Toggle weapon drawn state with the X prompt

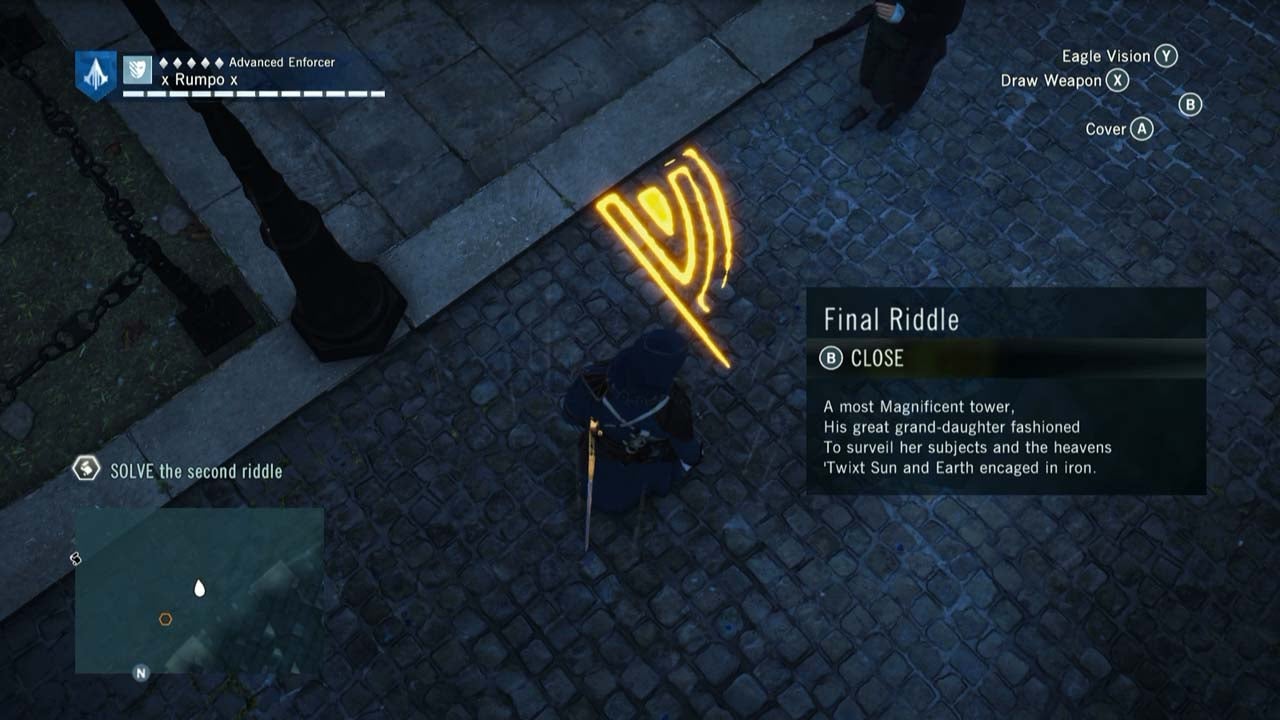[1115, 81]
